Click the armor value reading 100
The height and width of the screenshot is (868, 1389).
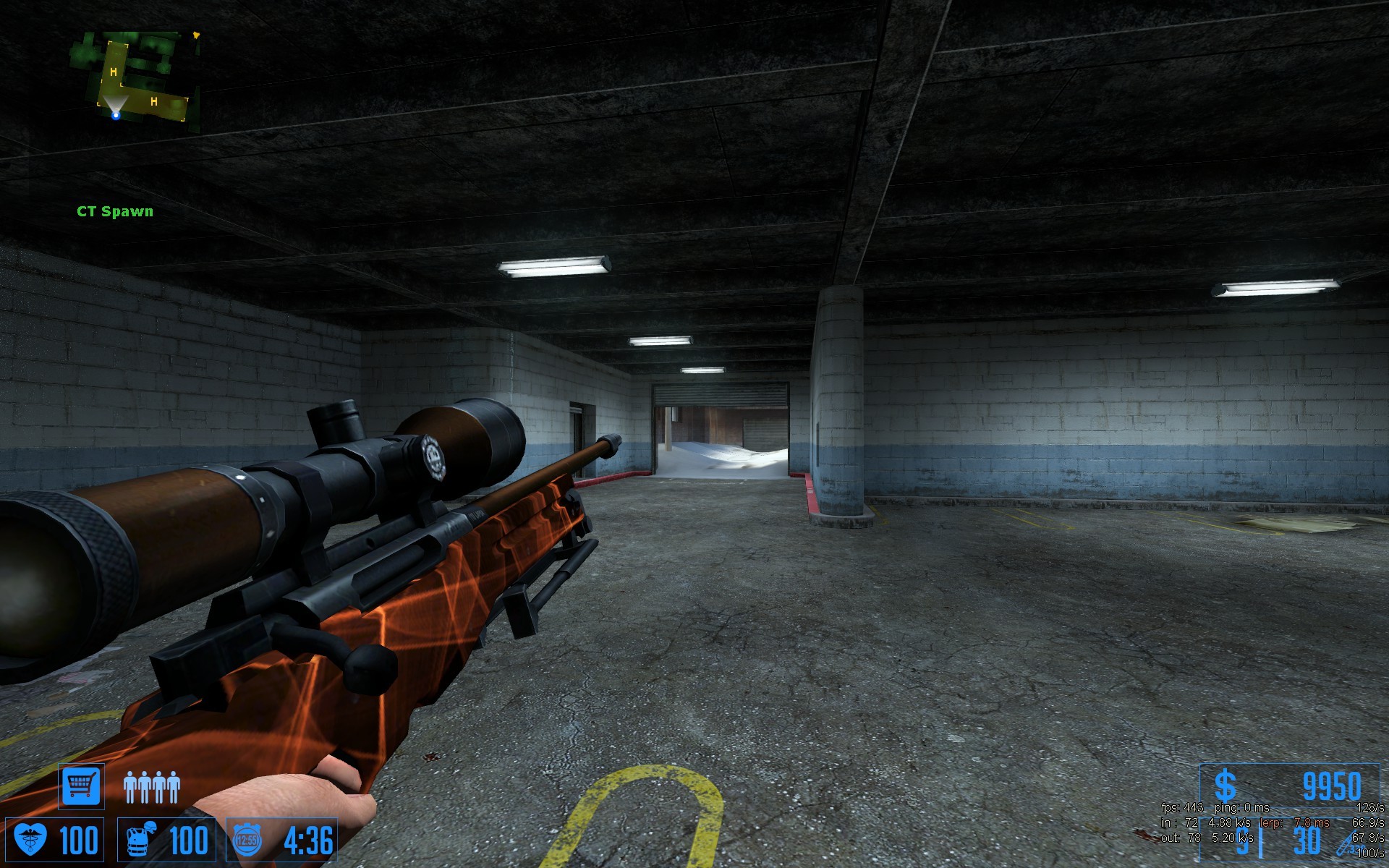coord(188,841)
